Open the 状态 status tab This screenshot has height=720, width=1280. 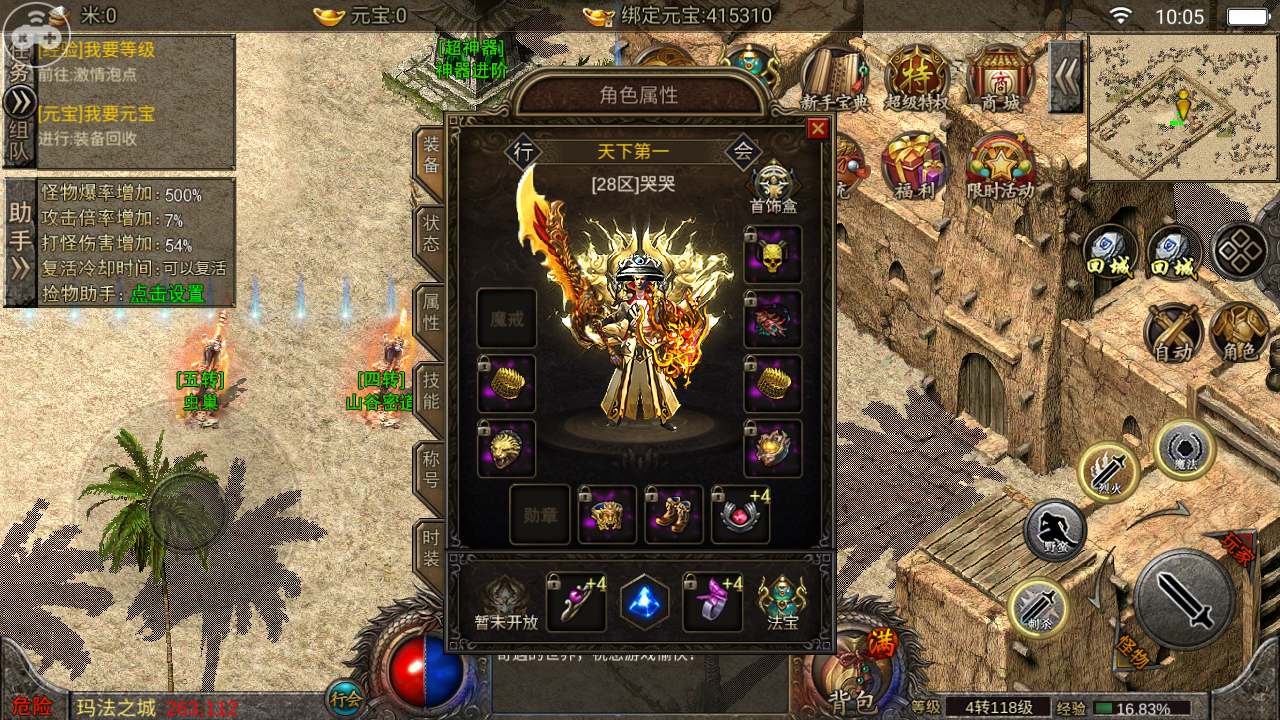[x=430, y=232]
